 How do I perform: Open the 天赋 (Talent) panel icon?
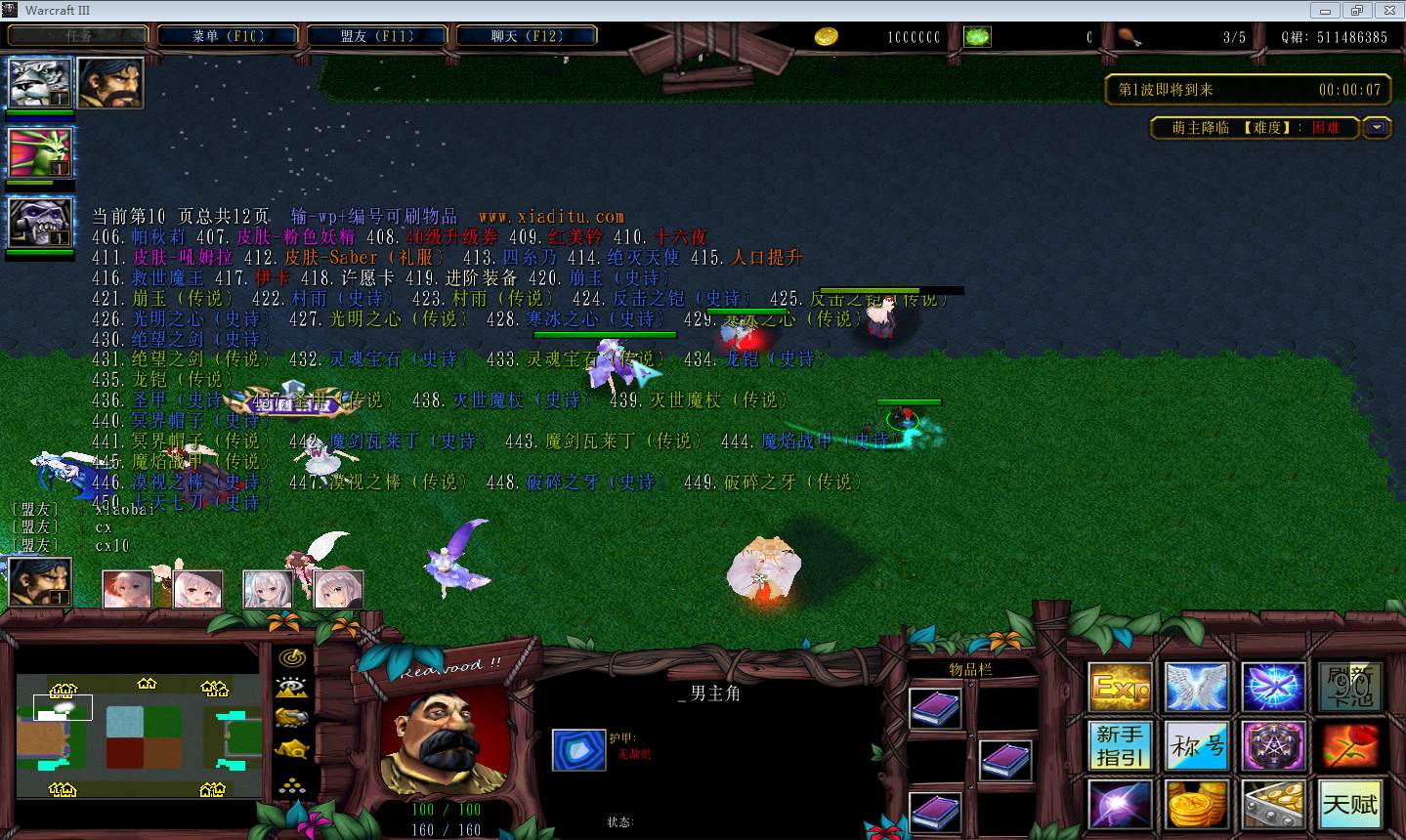pos(1350,804)
